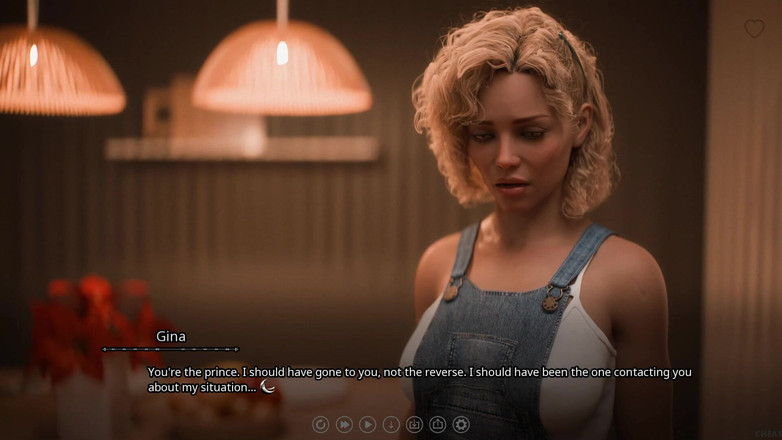
Task: Click the down-arrow circle button
Action: (391, 425)
